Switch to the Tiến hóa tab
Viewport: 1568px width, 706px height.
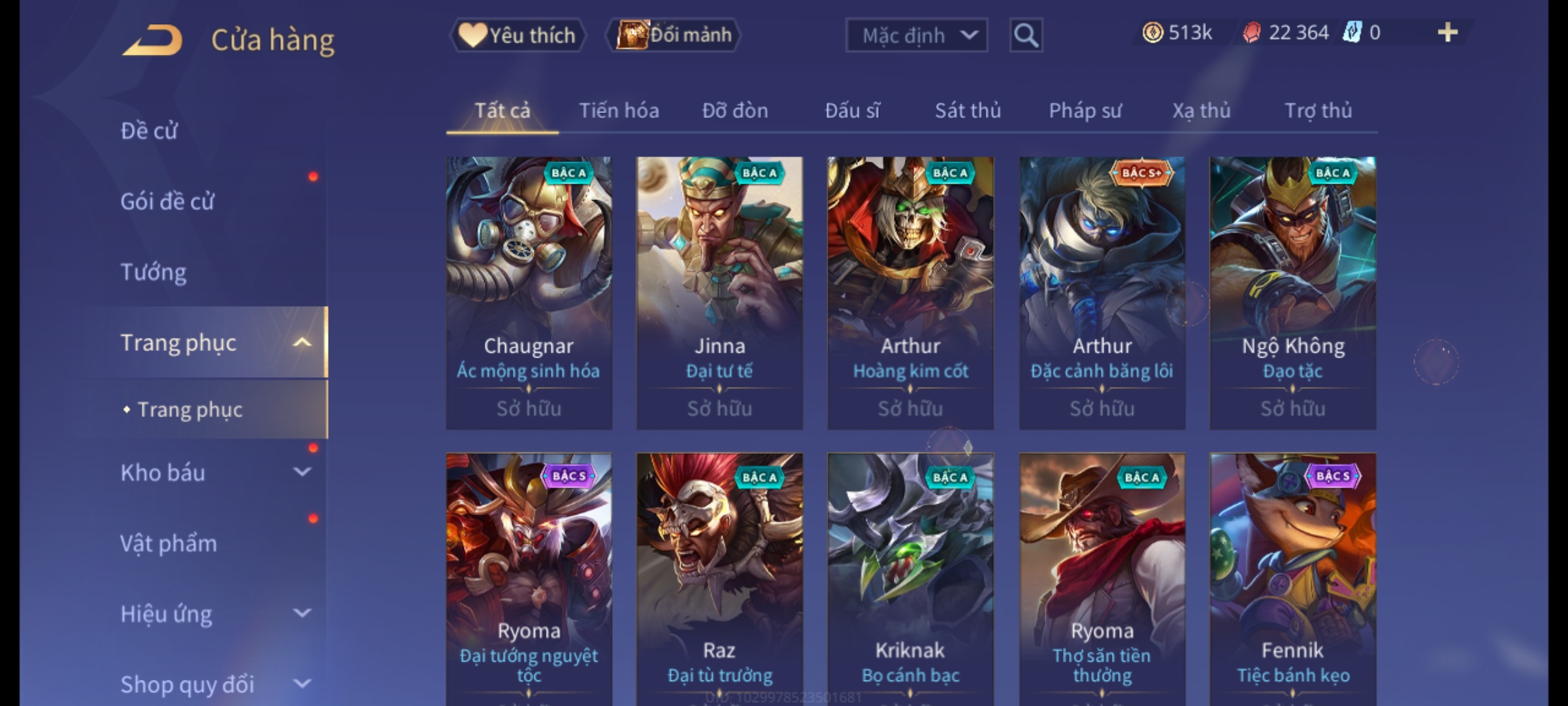[x=619, y=110]
